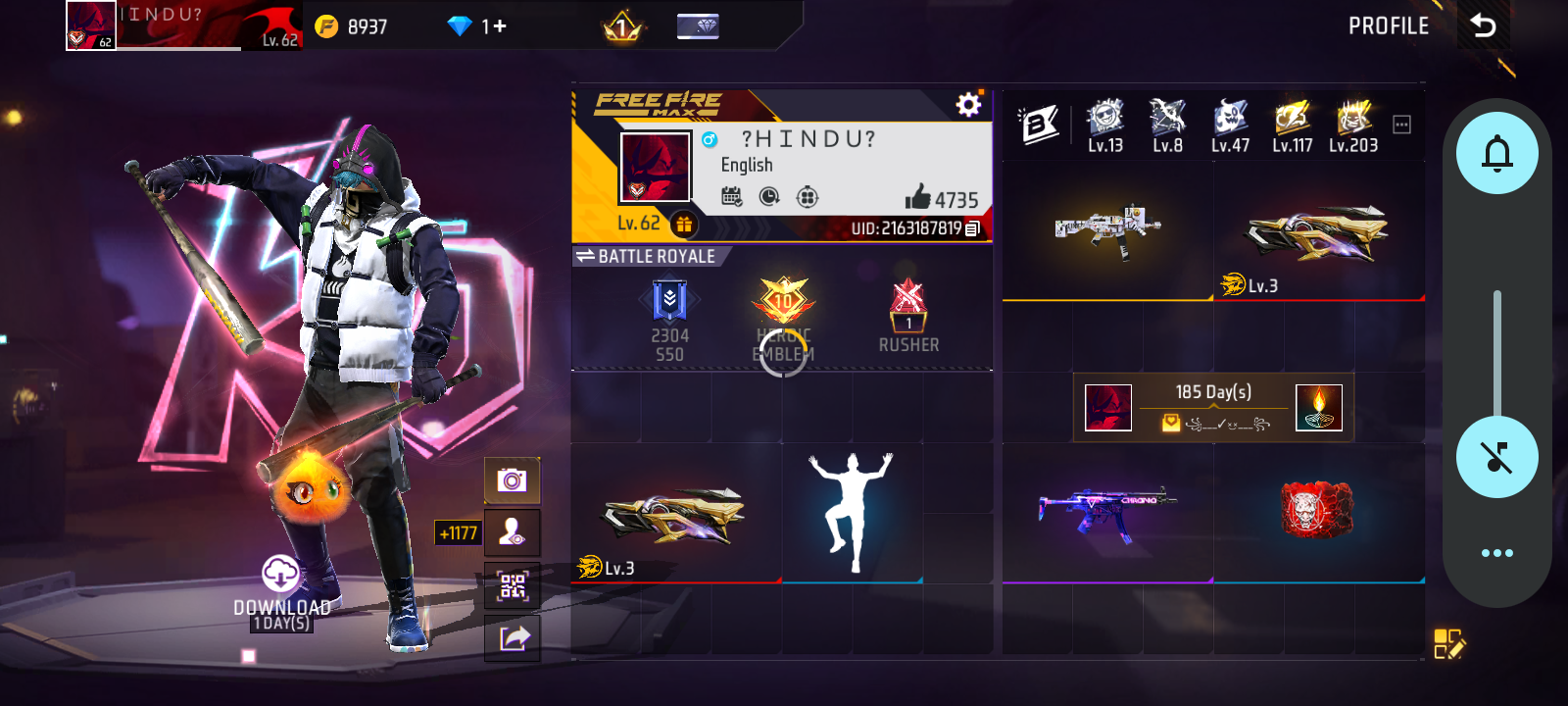1568x706 pixels.
Task: Toggle the muted music button
Action: click(1496, 457)
